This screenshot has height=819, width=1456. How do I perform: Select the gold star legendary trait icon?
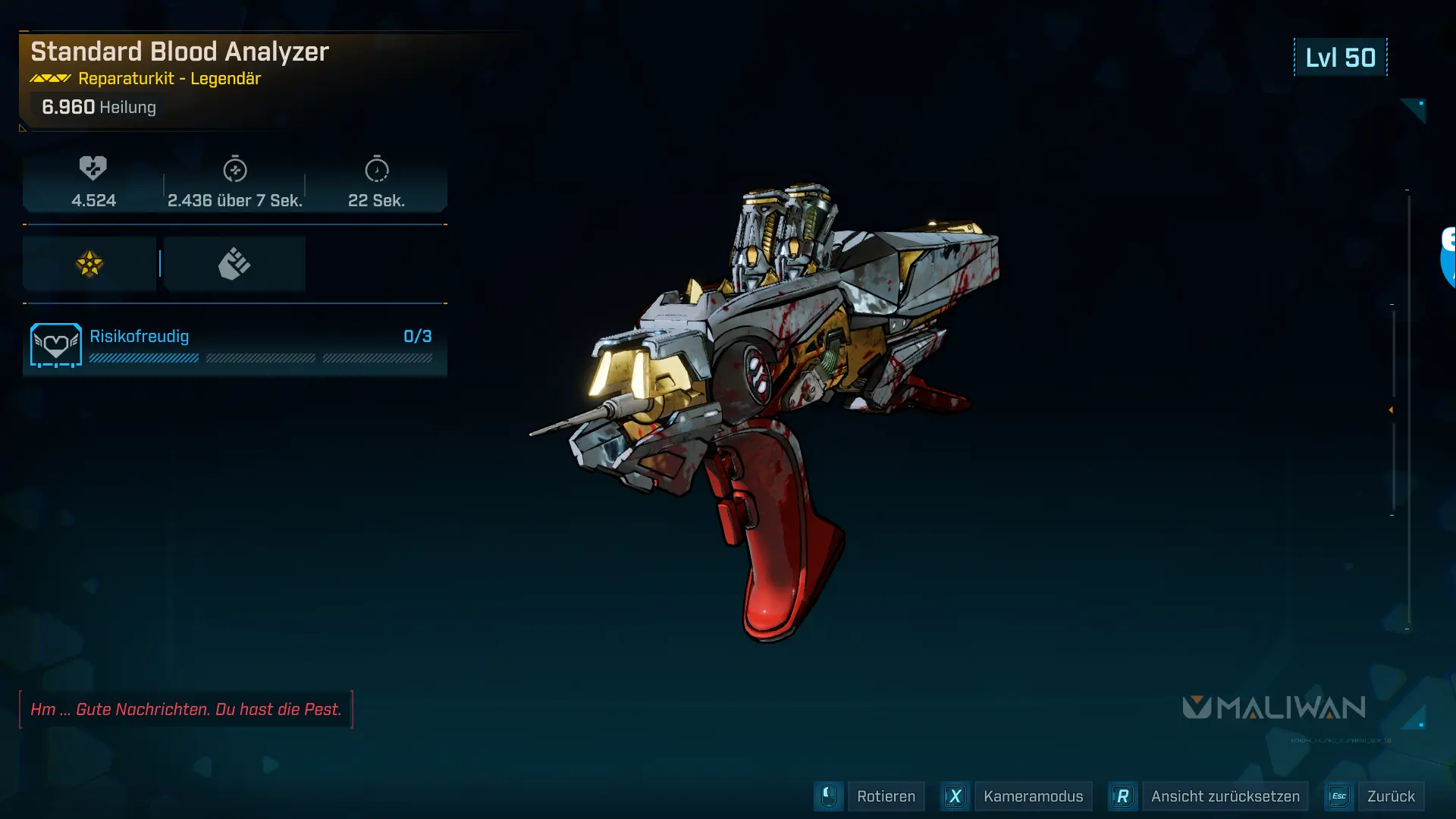[x=89, y=264]
